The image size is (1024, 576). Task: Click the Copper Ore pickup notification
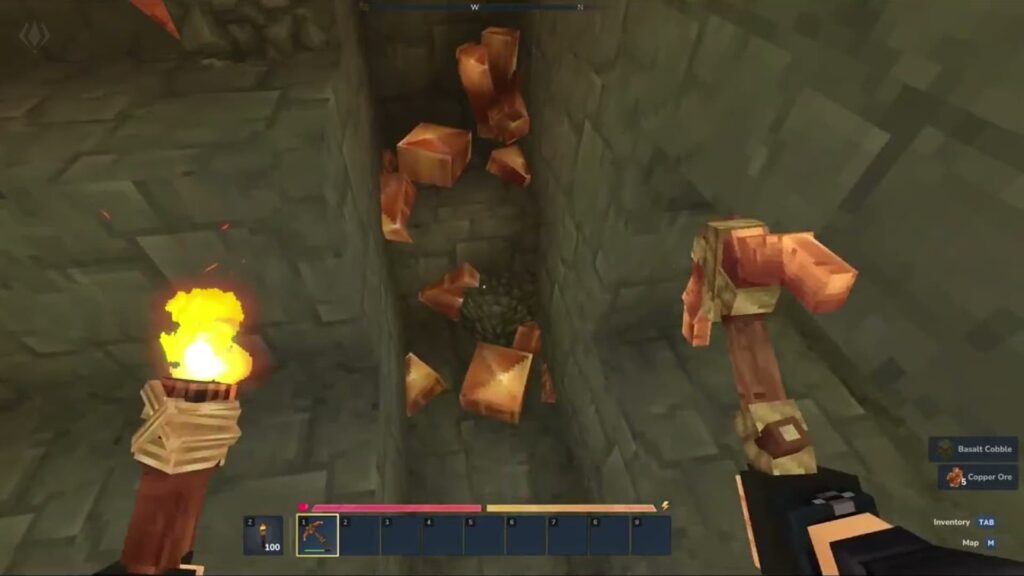[977, 477]
